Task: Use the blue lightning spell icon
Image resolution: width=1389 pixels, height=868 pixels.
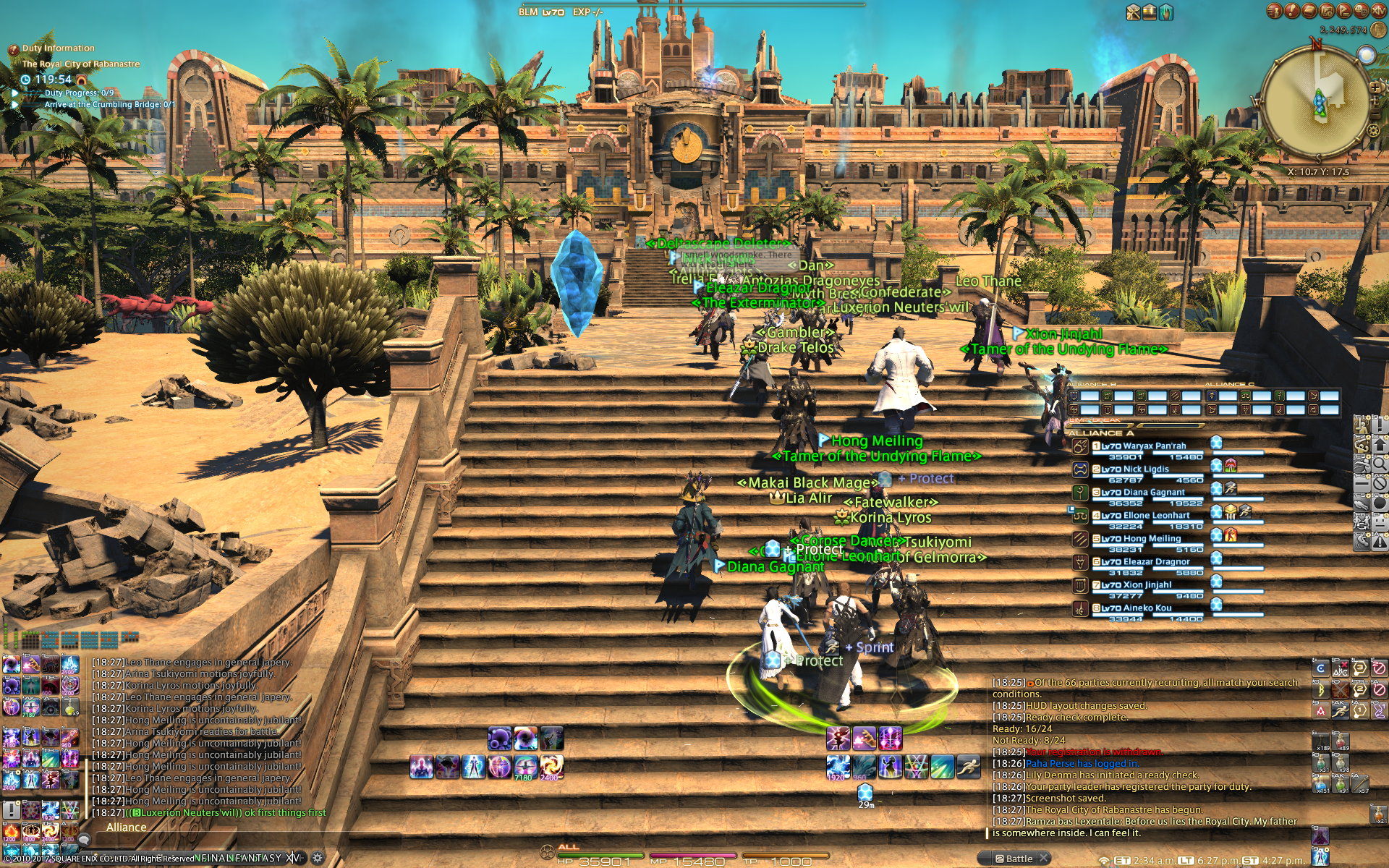Action: click(x=838, y=767)
